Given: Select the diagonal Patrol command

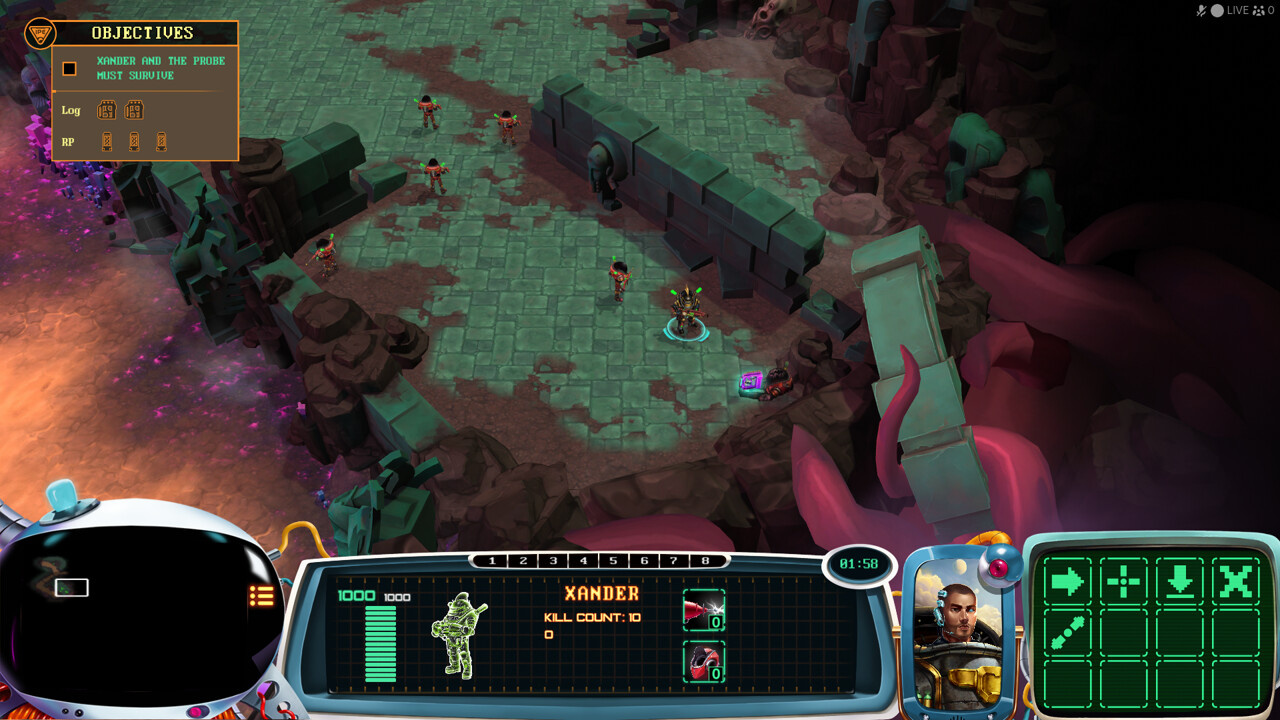Looking at the screenshot, I should pyautogui.click(x=1067, y=634).
